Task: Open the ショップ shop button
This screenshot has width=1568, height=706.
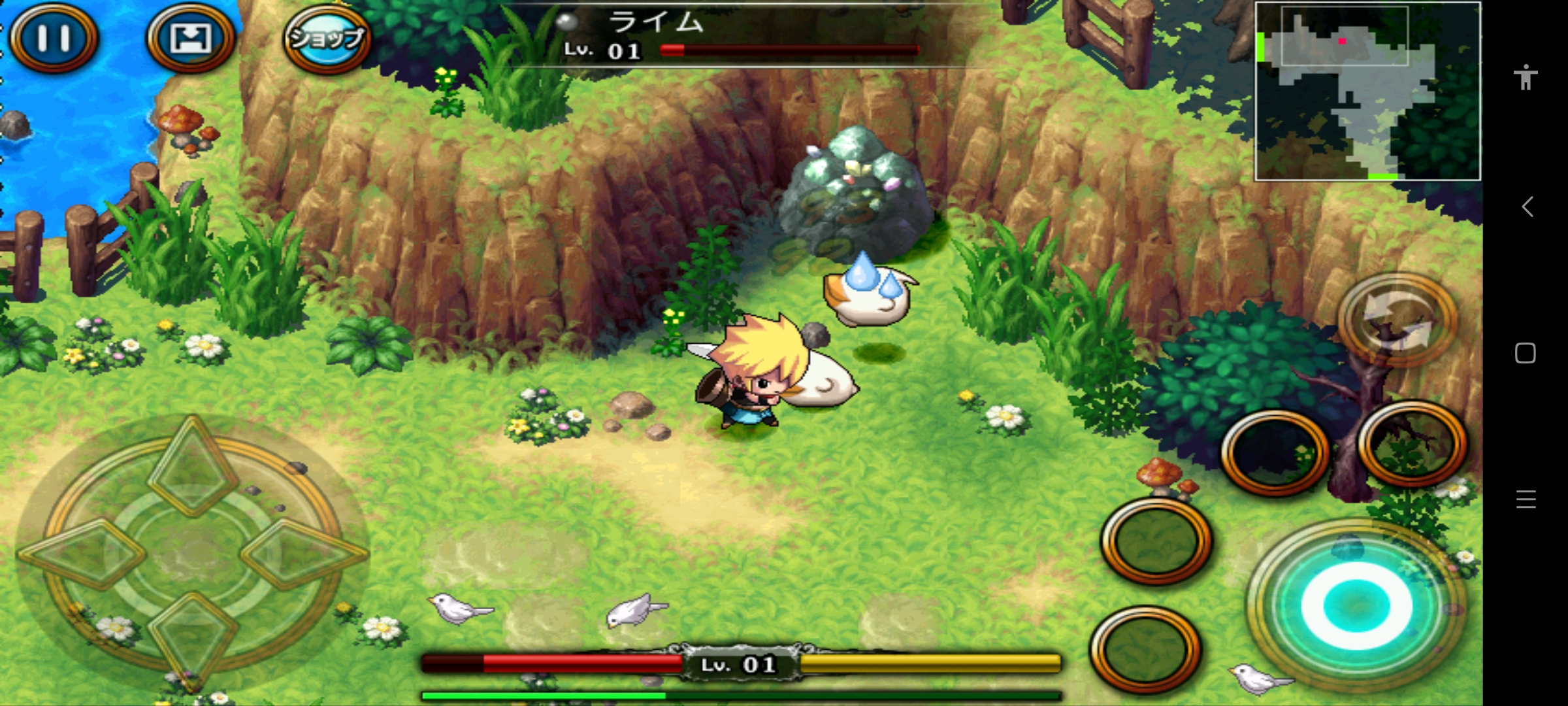Action: [327, 39]
